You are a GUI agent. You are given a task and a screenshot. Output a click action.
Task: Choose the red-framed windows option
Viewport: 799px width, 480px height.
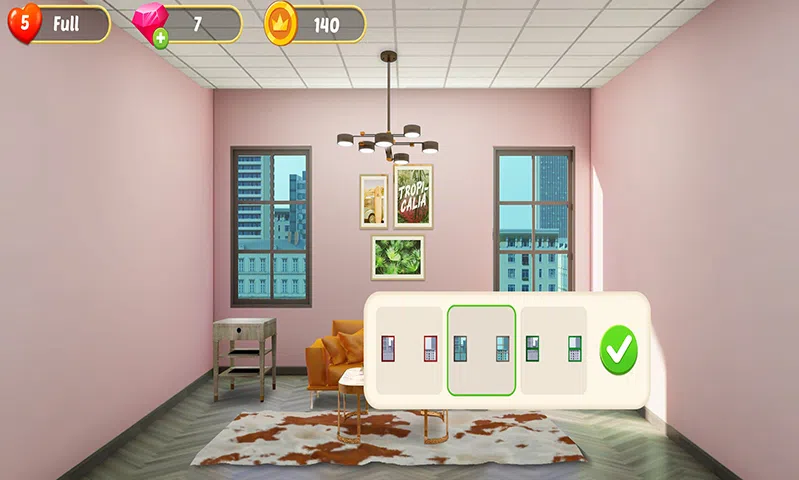coord(409,349)
